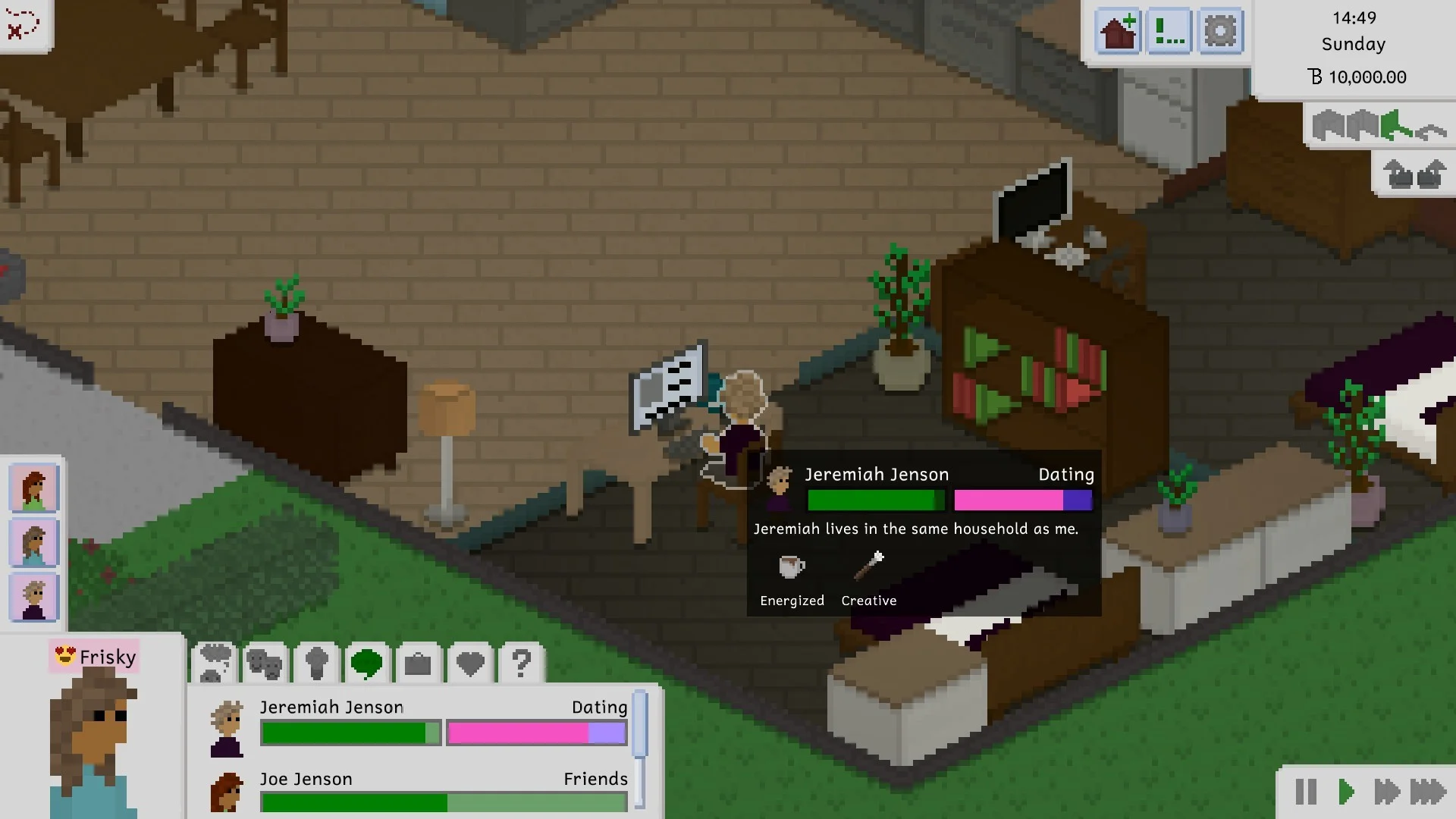This screenshot has height=819, width=1456.
Task: Select the long brown-haired household member portrait
Action: (34, 543)
